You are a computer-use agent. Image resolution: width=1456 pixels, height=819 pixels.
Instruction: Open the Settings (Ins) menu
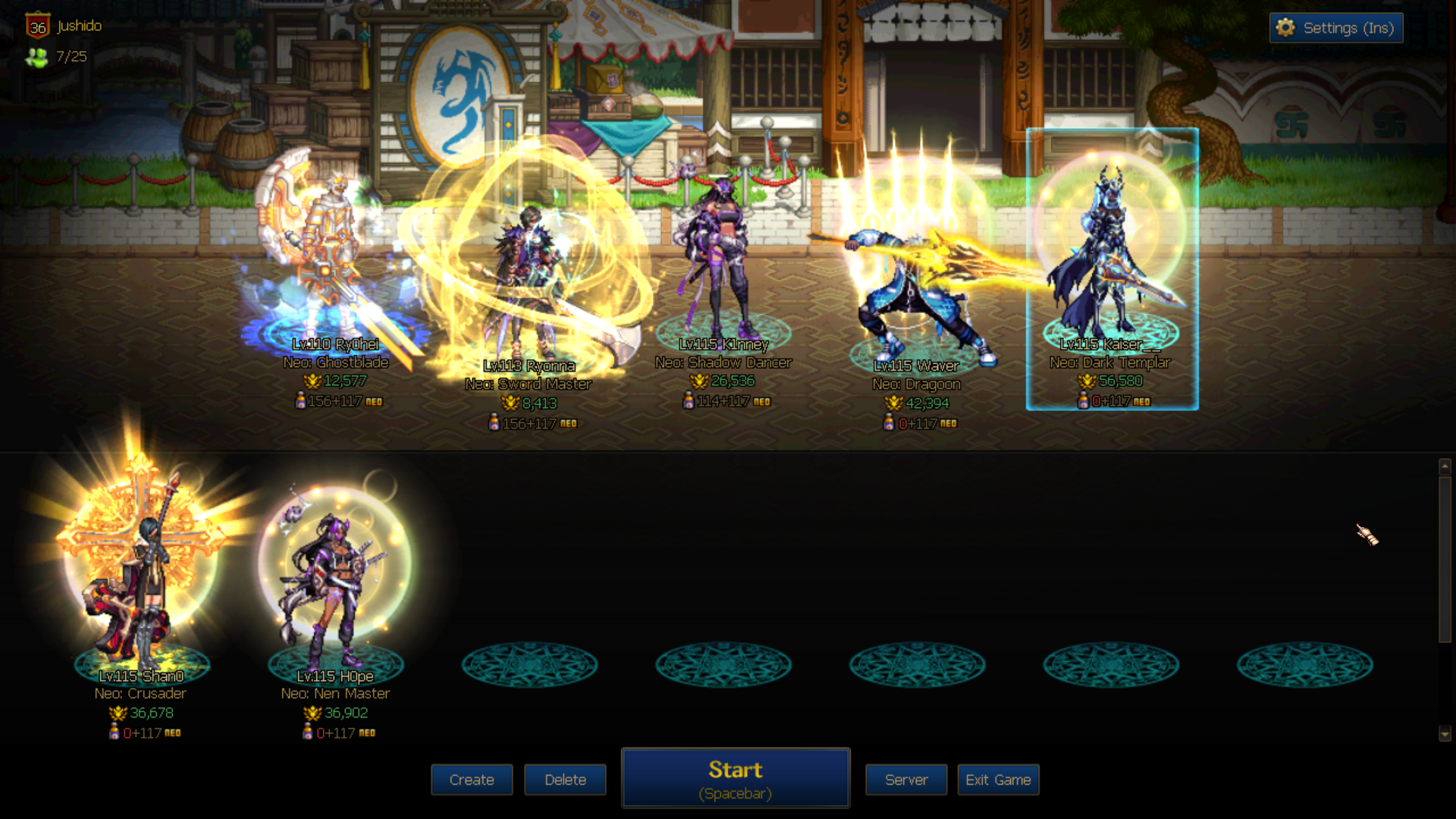1336,28
